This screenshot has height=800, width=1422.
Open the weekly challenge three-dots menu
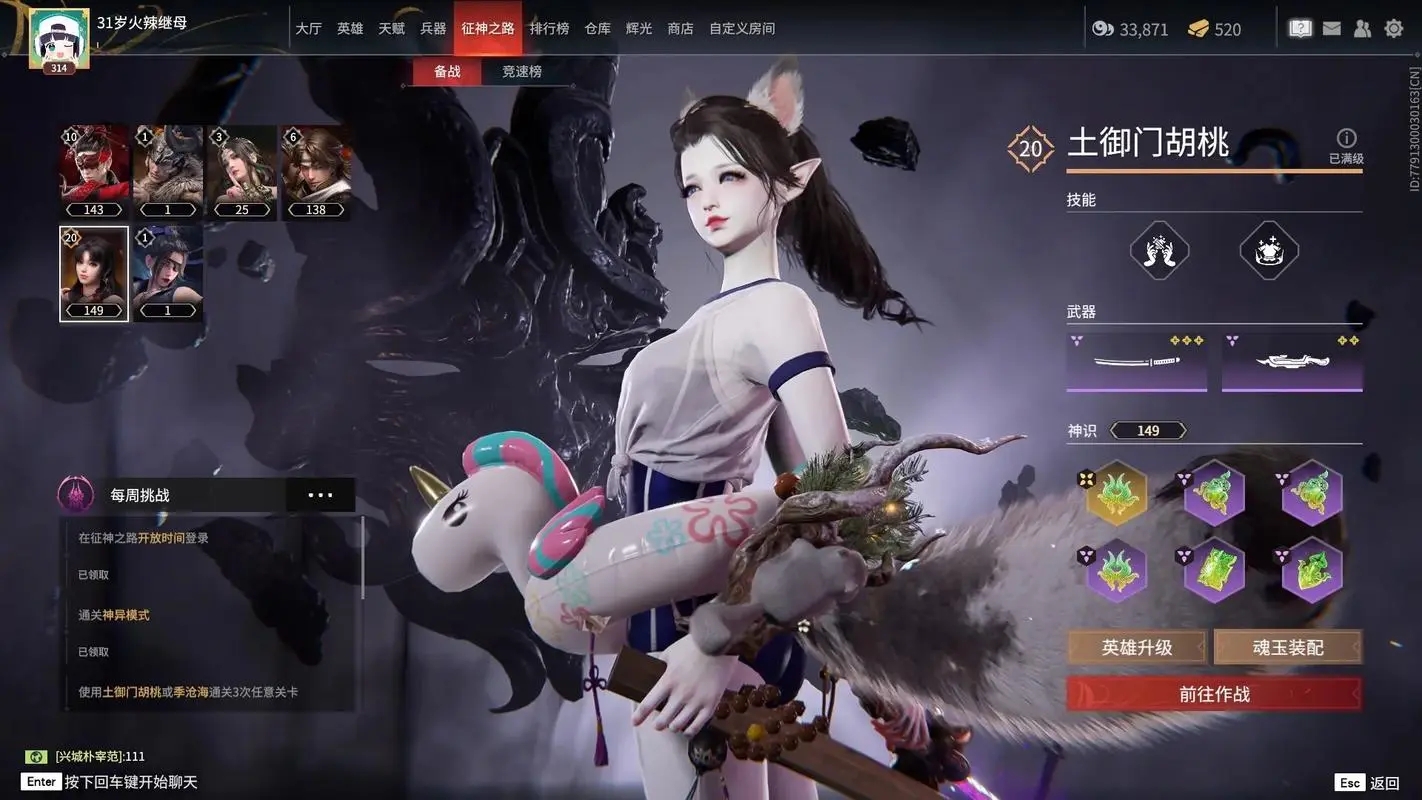[x=320, y=495]
